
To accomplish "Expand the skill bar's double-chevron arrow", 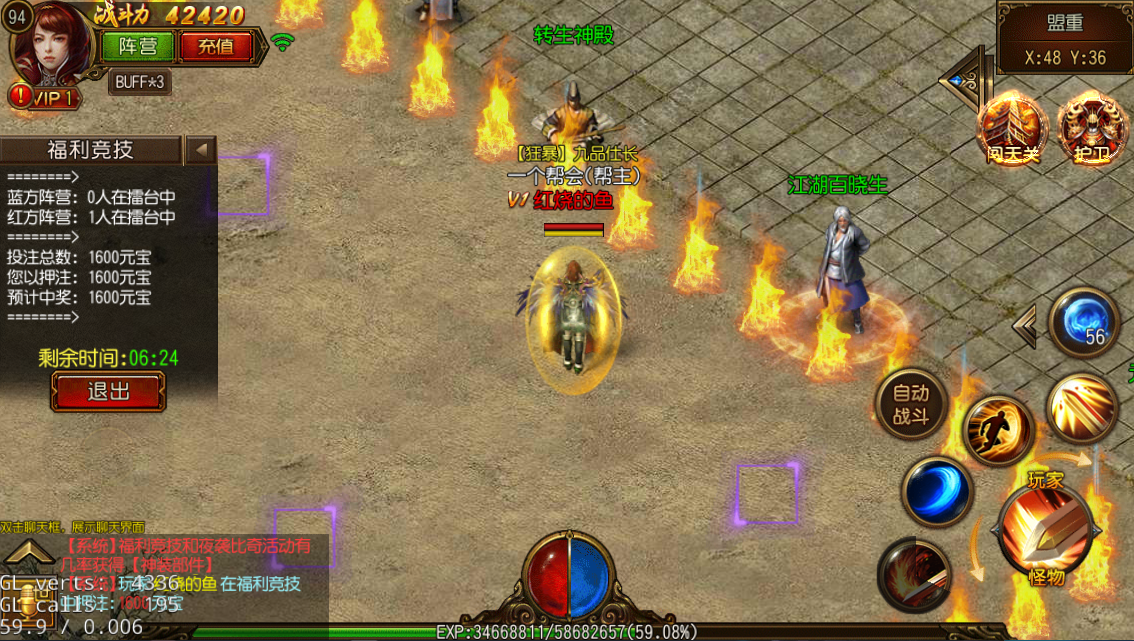I will pos(1024,325).
